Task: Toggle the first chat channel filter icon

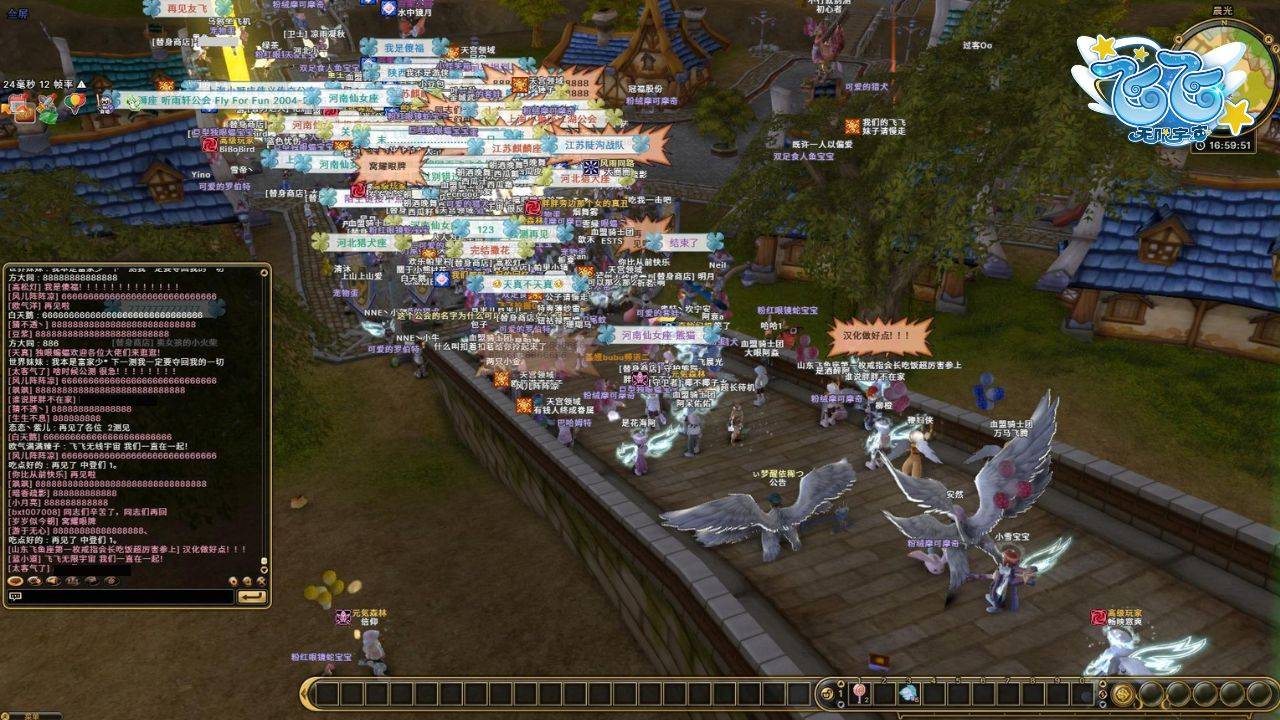Action: point(15,581)
